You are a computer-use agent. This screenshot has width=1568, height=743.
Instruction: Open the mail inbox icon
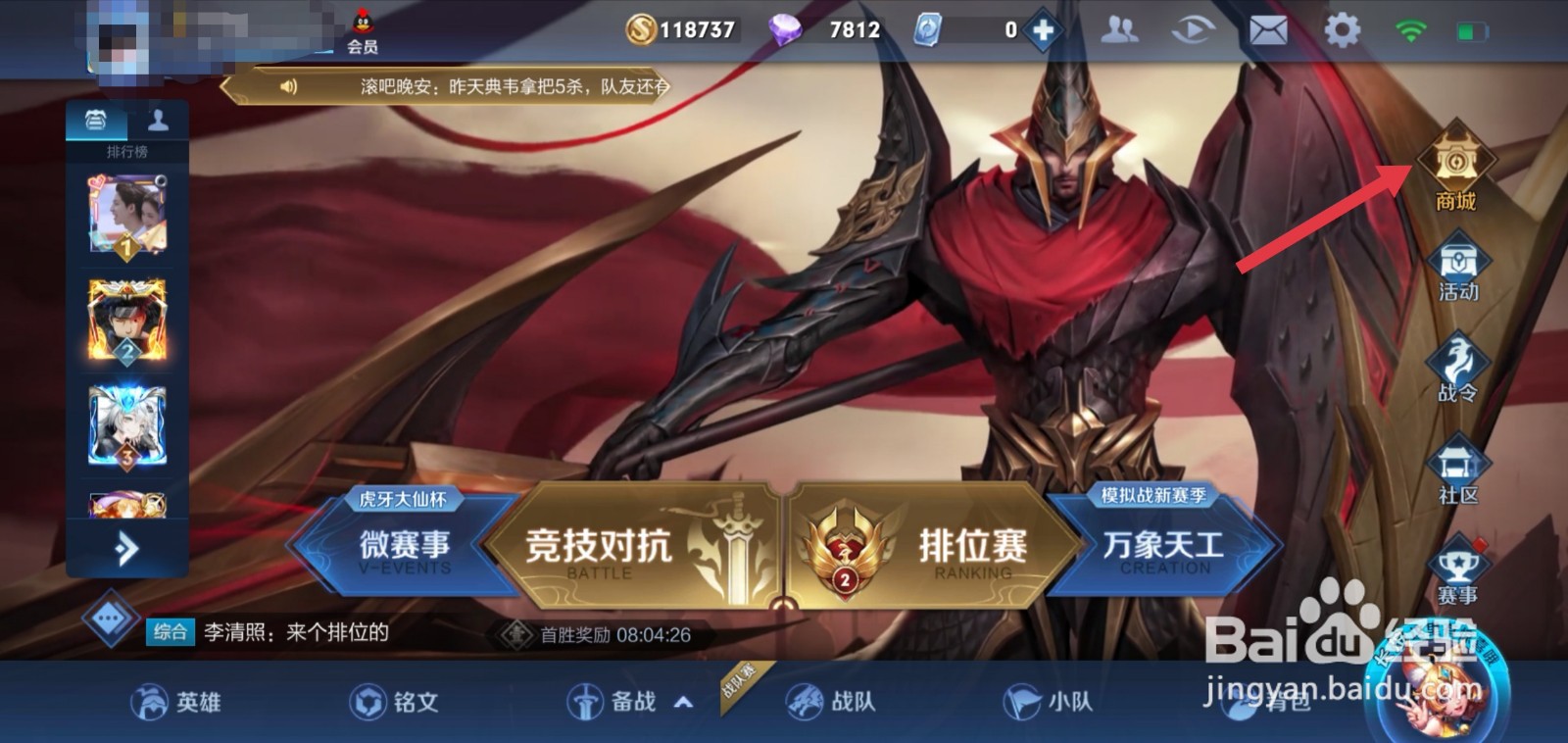pyautogui.click(x=1267, y=29)
